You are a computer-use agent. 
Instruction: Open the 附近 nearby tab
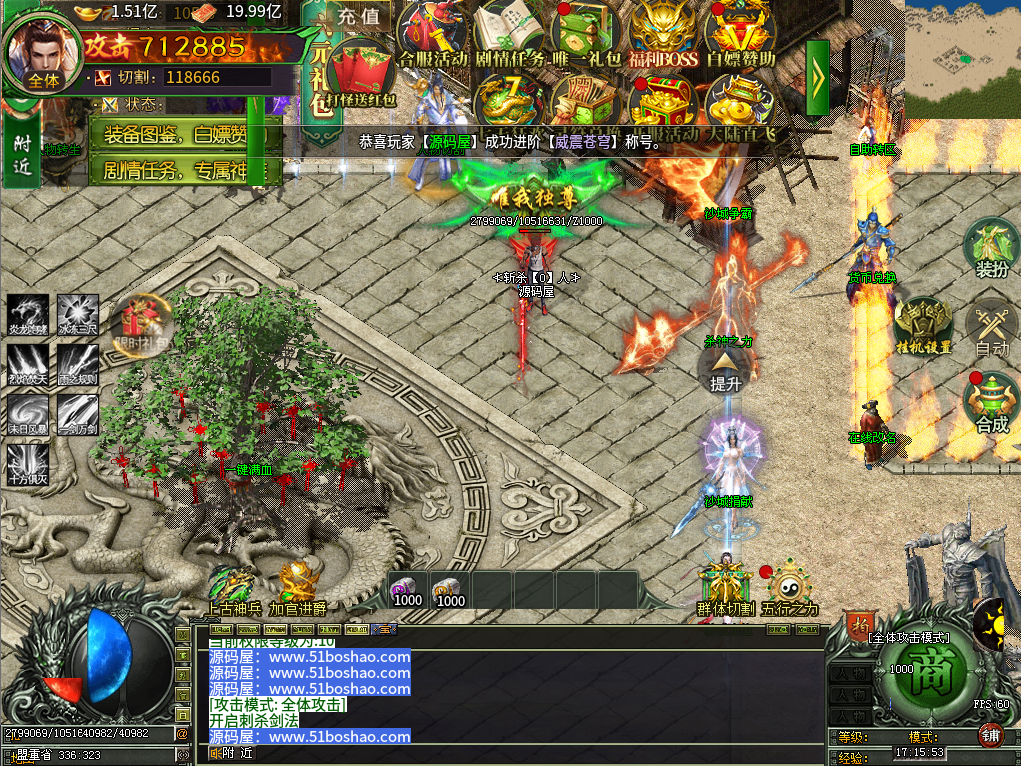[x=23, y=156]
